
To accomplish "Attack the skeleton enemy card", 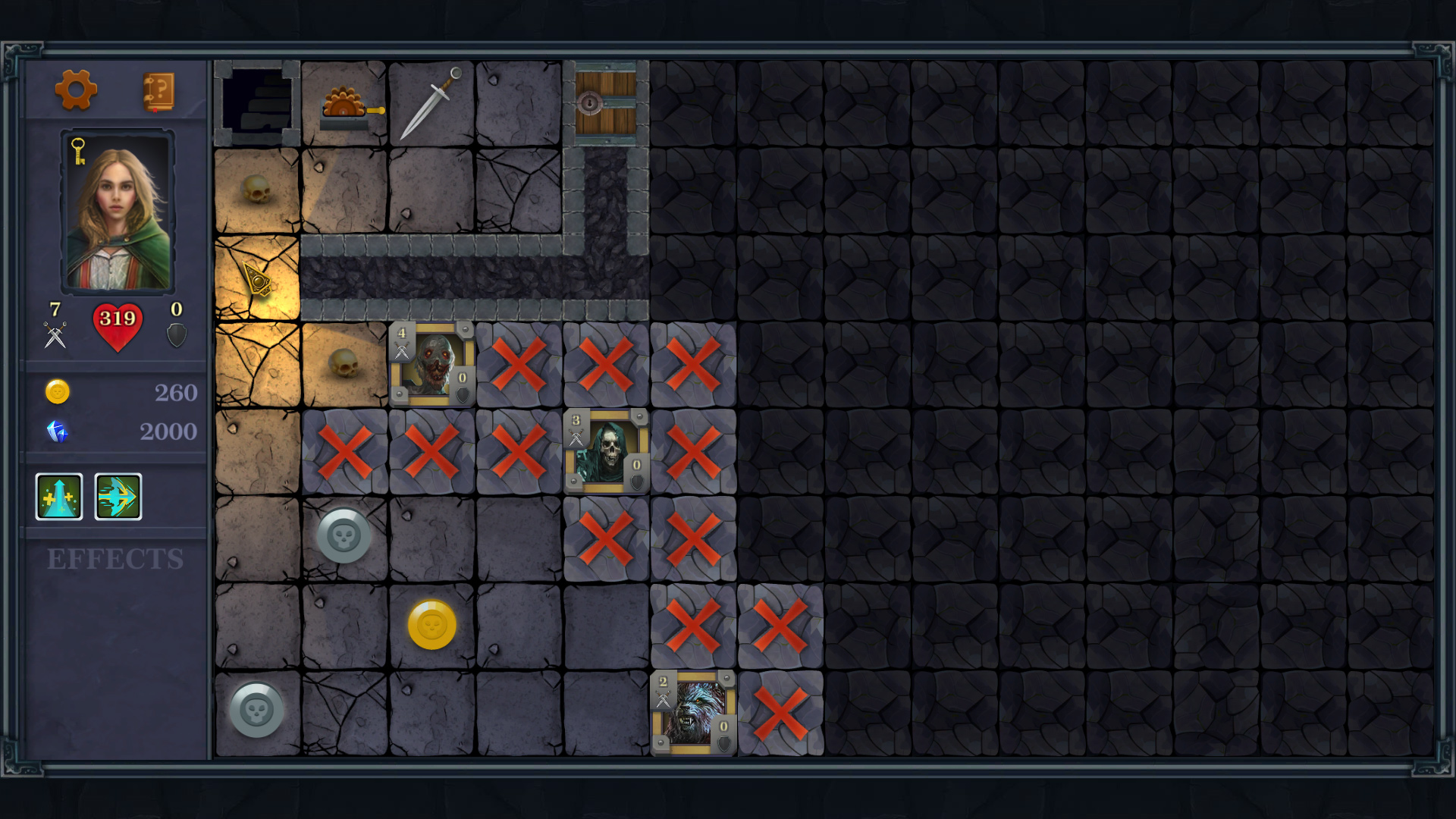I will click(605, 450).
